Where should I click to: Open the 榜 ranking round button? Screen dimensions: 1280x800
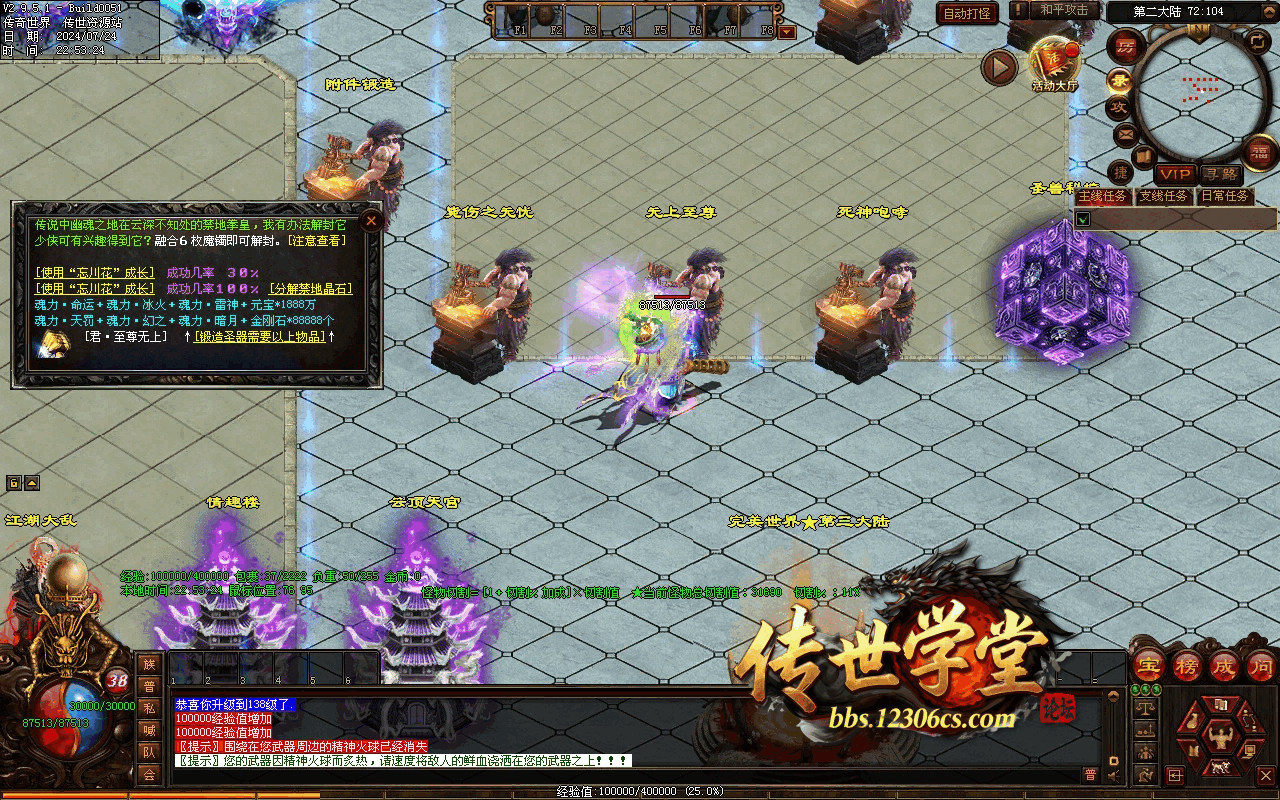(x=1187, y=666)
